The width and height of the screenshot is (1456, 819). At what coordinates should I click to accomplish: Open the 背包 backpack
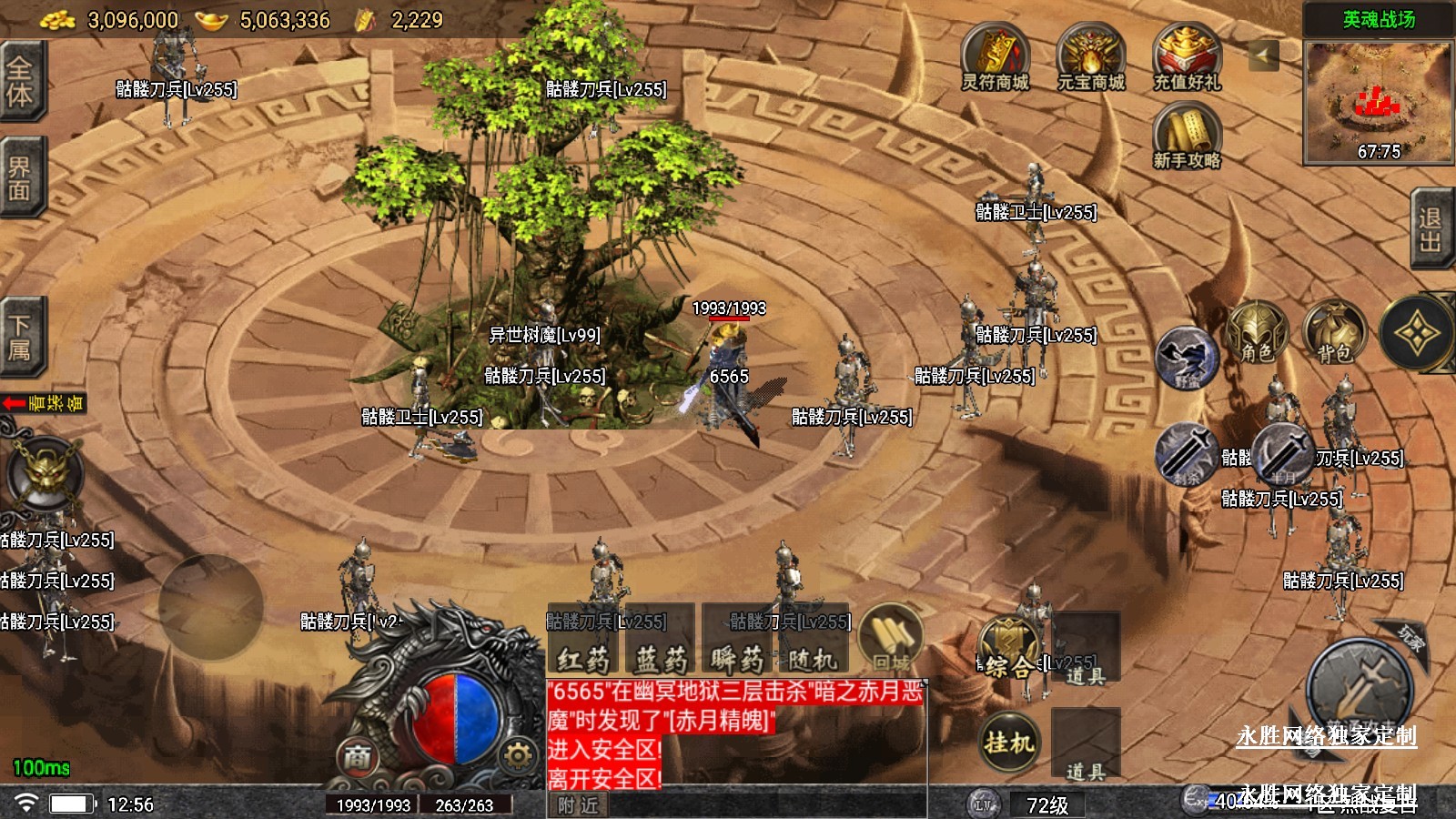[x=1334, y=334]
